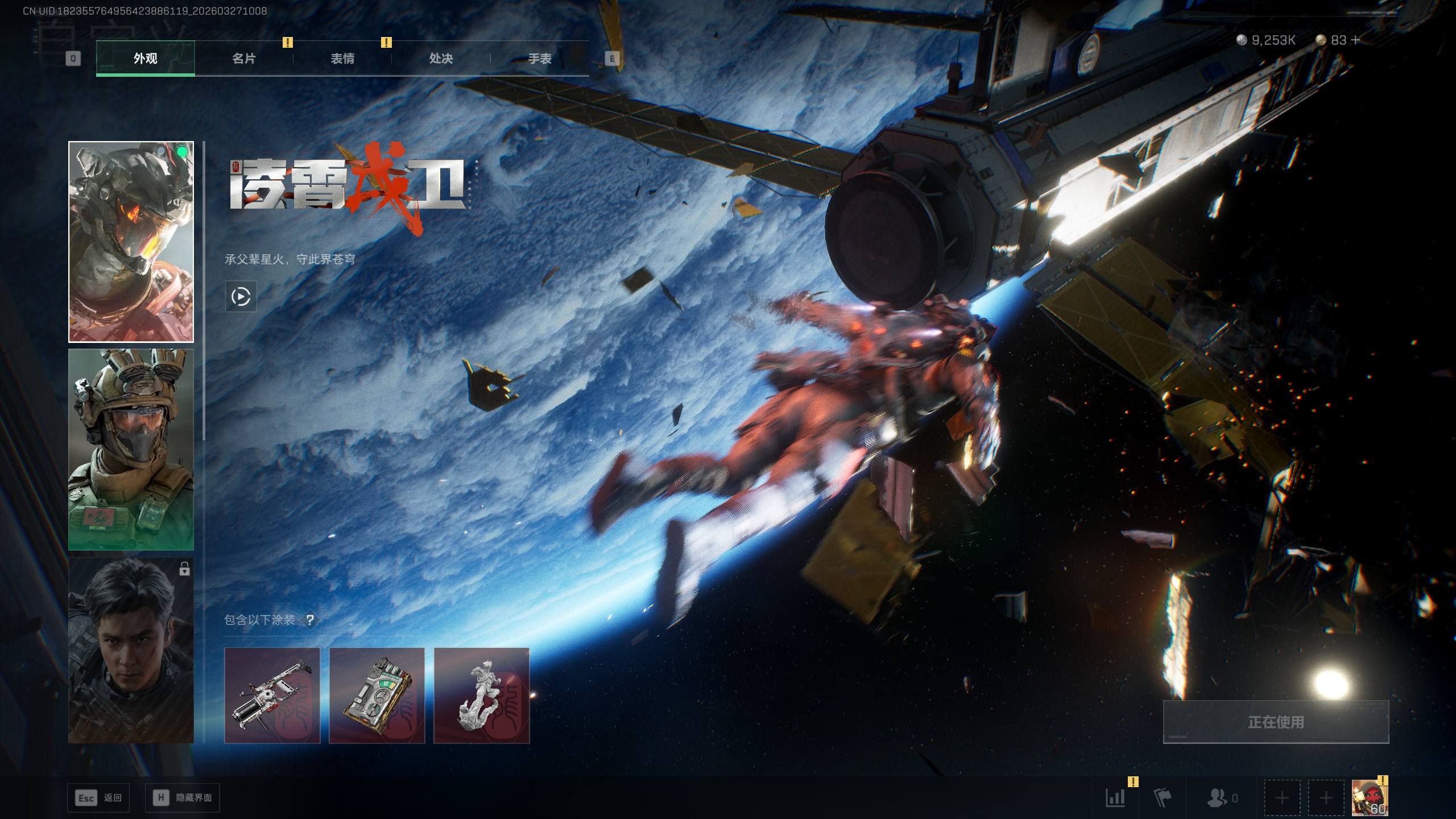Image resolution: width=1456 pixels, height=819 pixels.
Task: Select the 表情 tab
Action: 342,58
